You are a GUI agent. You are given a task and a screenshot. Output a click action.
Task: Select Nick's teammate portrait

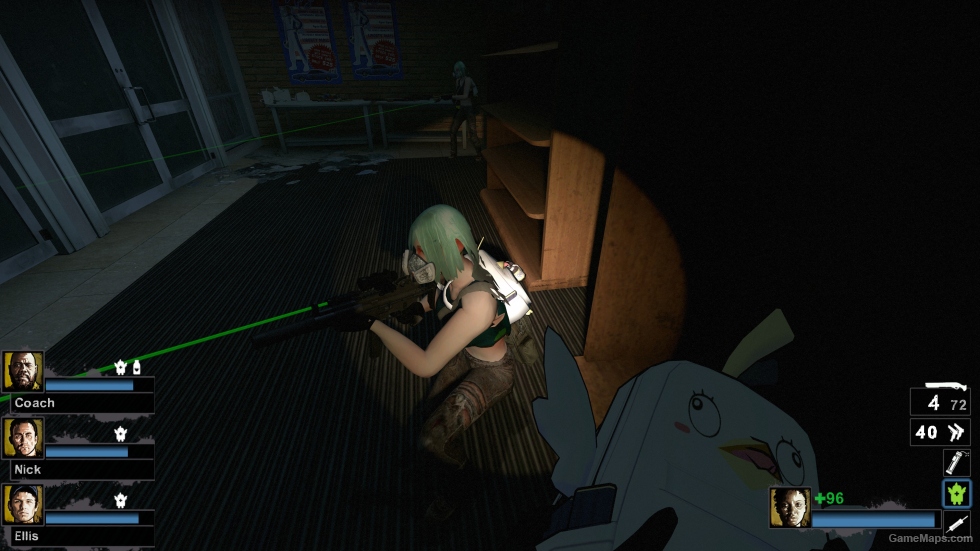[x=23, y=438]
